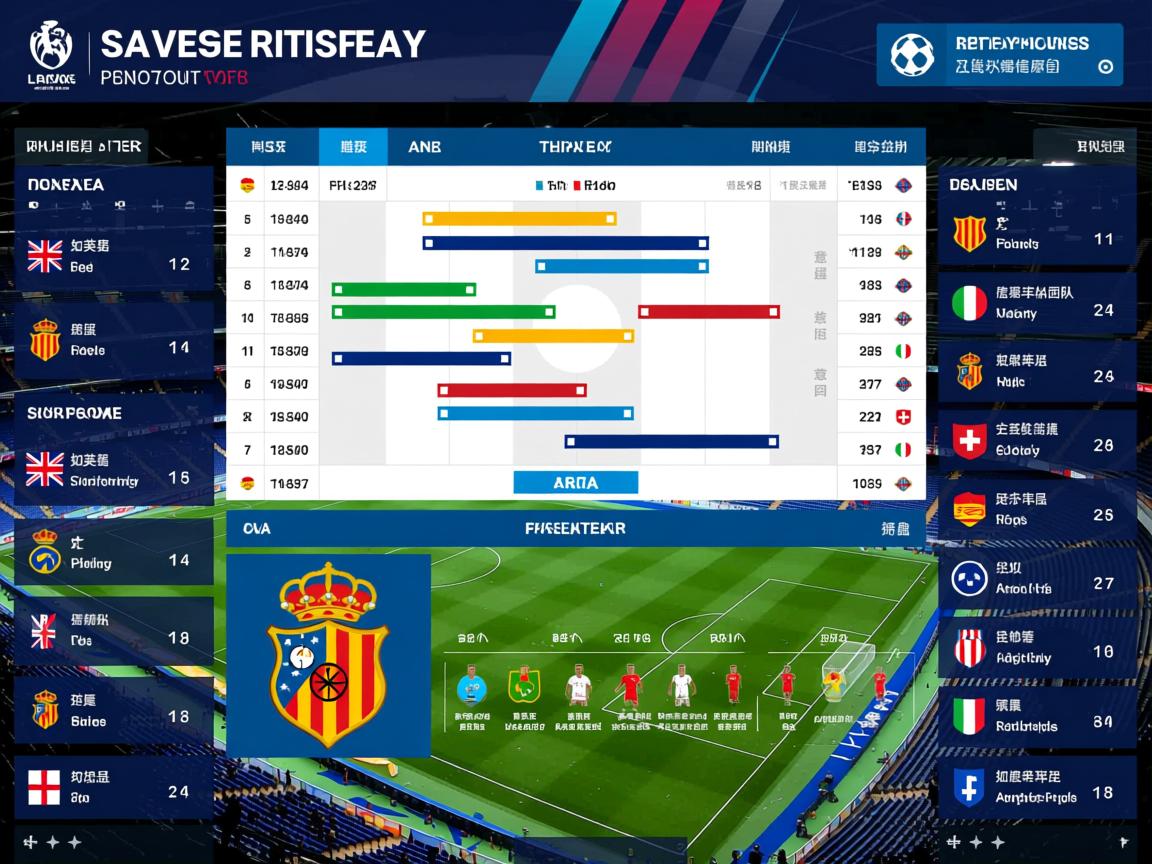Open the blue F shield row scoring 18
Image resolution: width=1152 pixels, height=864 pixels.
(1037, 787)
